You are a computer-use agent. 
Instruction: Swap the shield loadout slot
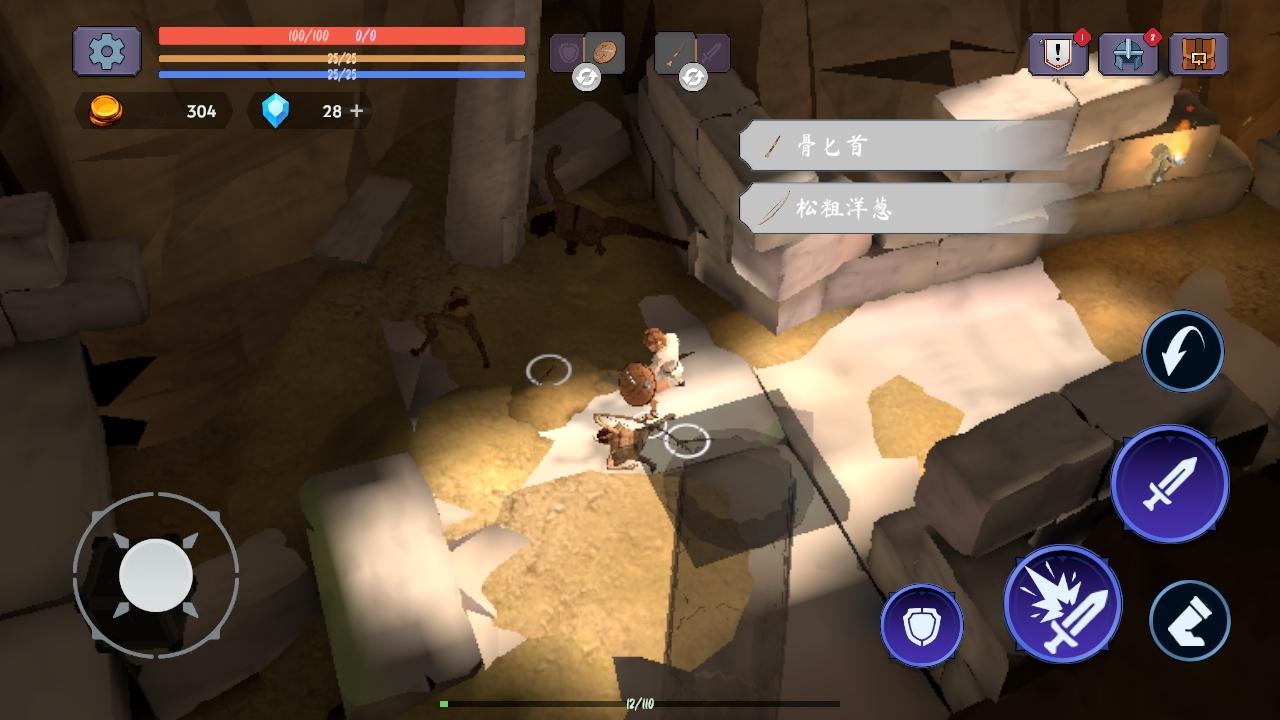(x=587, y=76)
